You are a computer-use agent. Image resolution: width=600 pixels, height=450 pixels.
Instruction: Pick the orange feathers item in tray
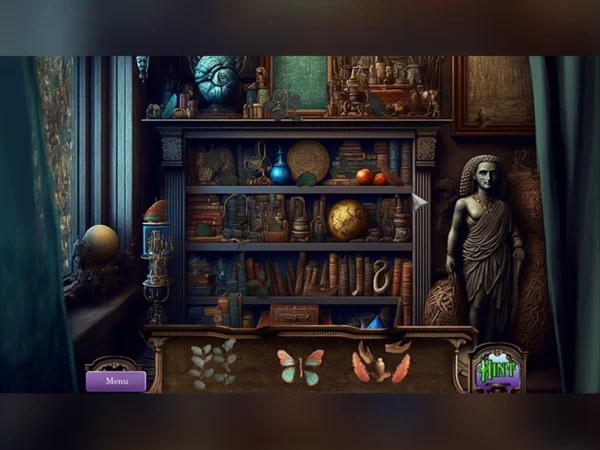click(380, 364)
